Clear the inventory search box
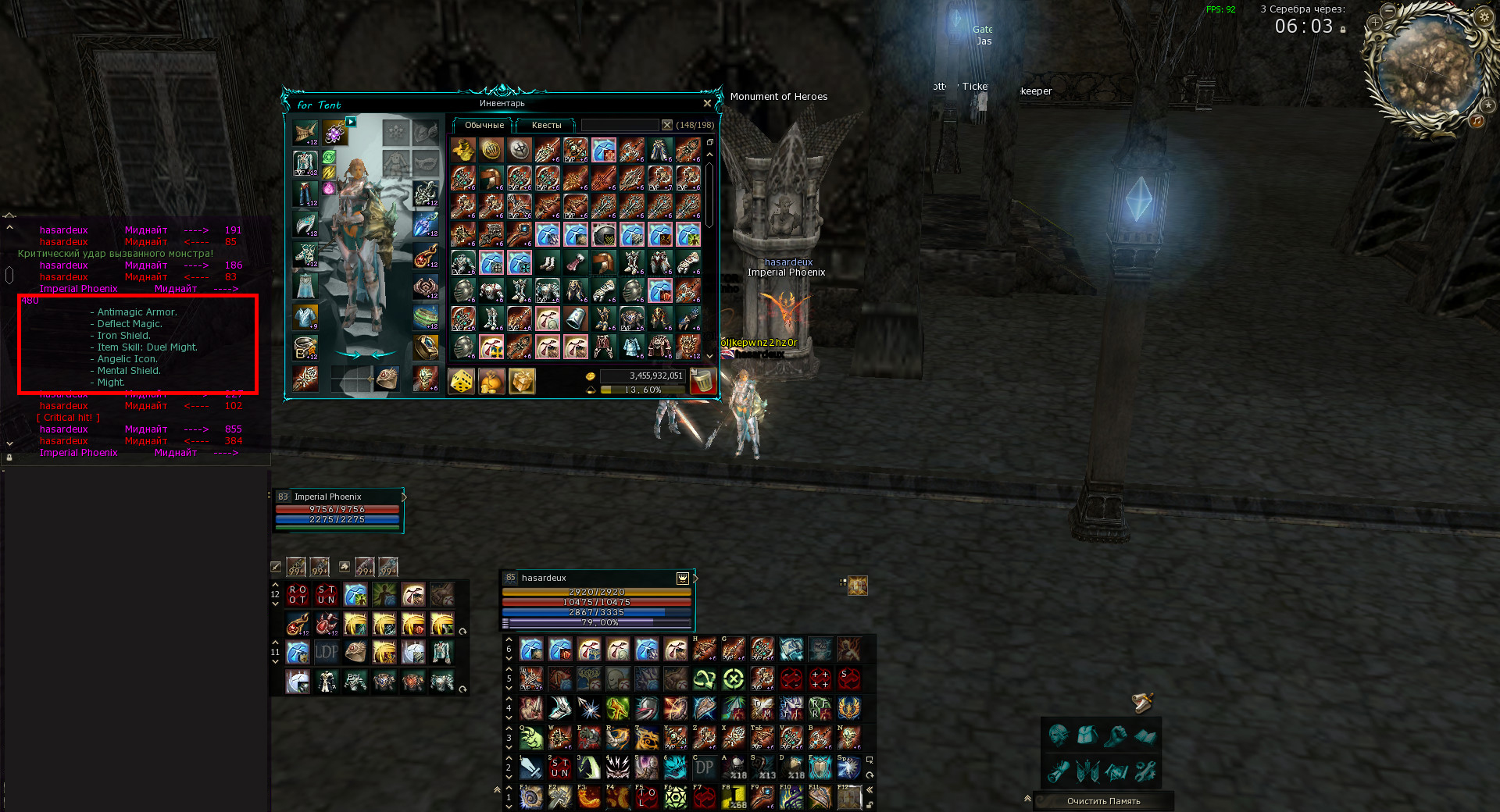1500x812 pixels. pyautogui.click(x=666, y=125)
